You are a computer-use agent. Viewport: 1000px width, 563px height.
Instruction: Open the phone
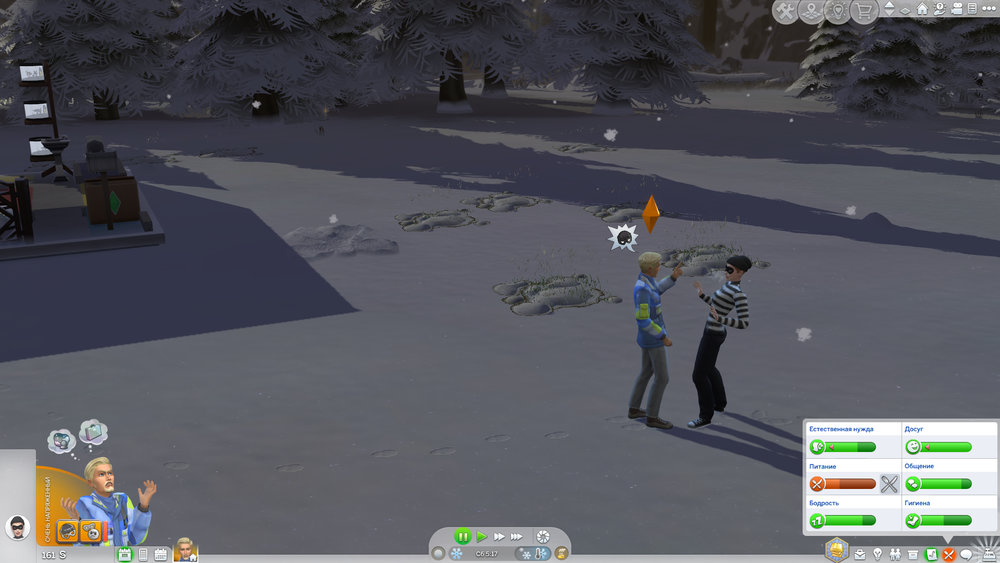(142, 553)
